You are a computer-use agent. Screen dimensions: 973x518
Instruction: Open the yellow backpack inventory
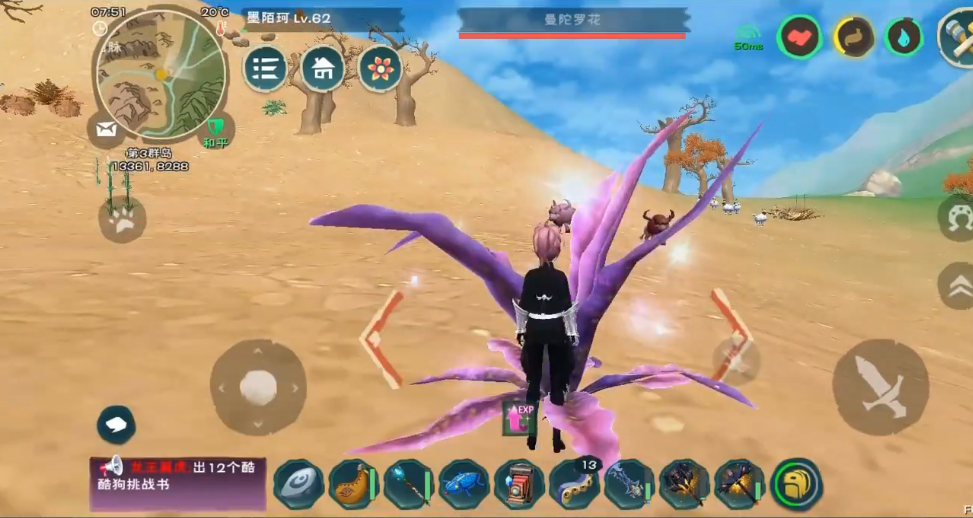point(797,484)
